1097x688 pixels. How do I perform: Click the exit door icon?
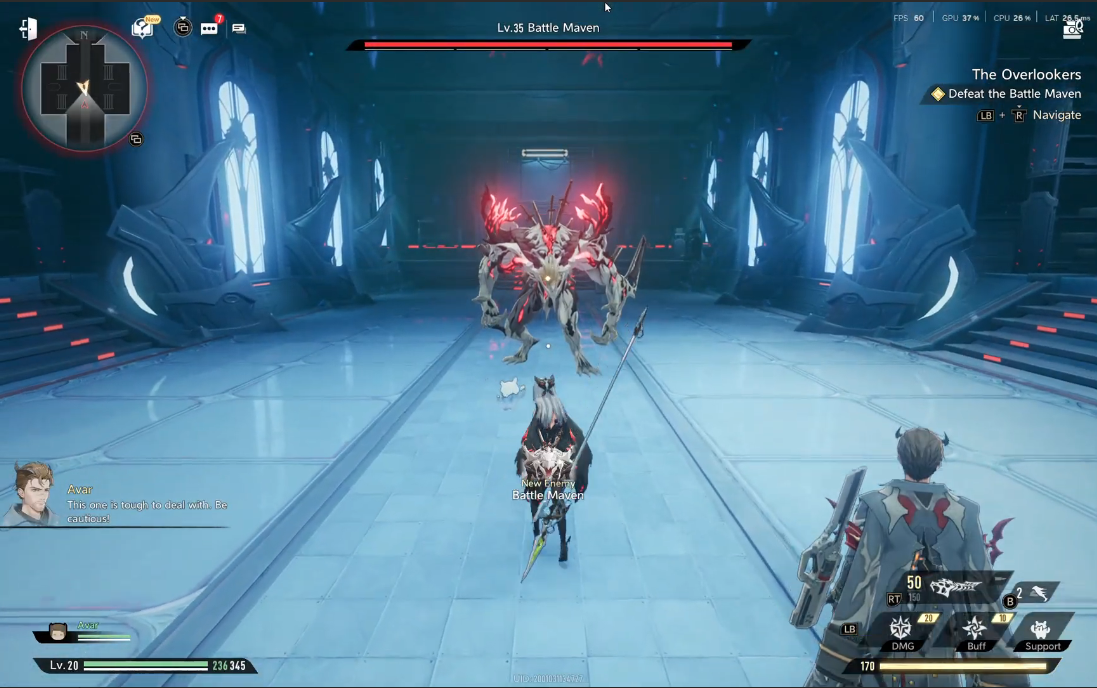28,29
